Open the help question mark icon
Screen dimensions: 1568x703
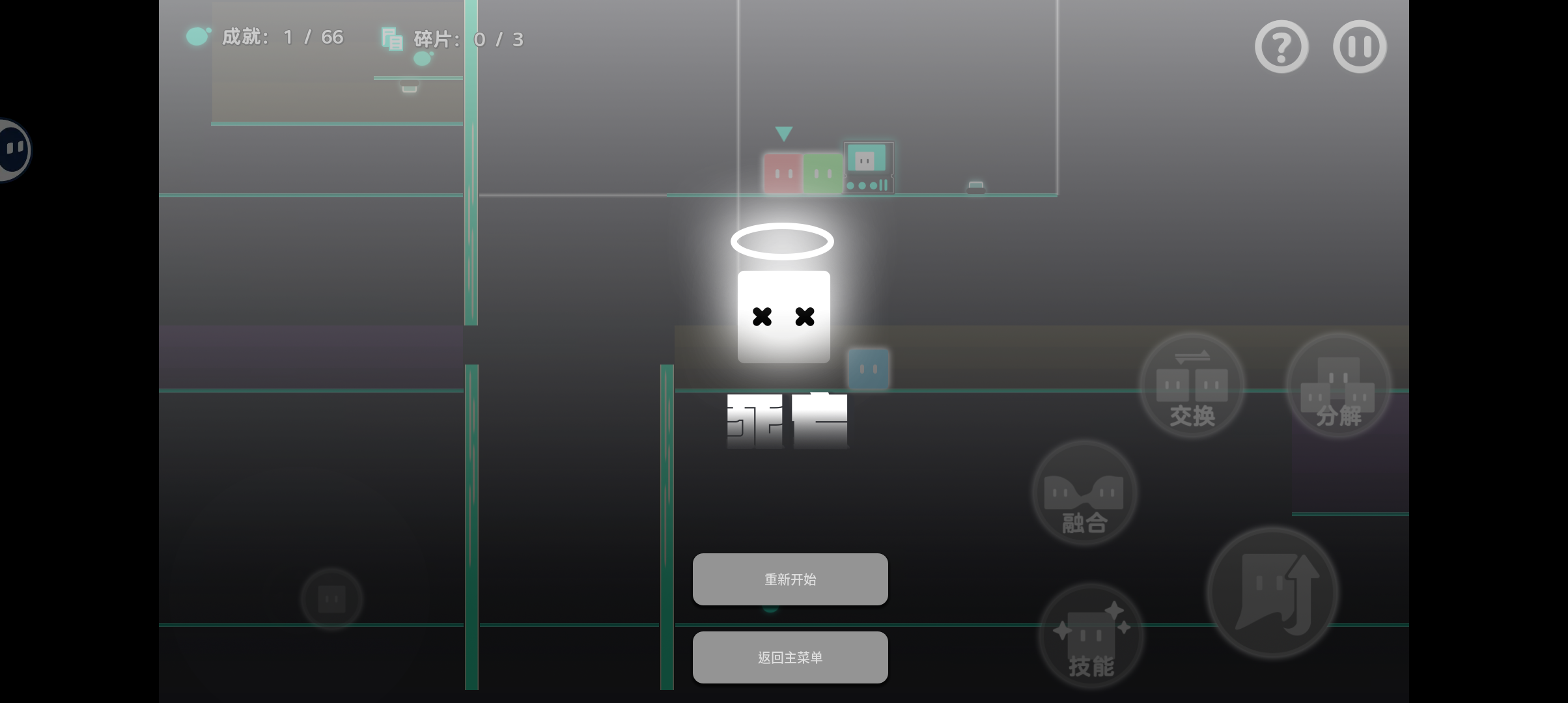click(x=1280, y=46)
